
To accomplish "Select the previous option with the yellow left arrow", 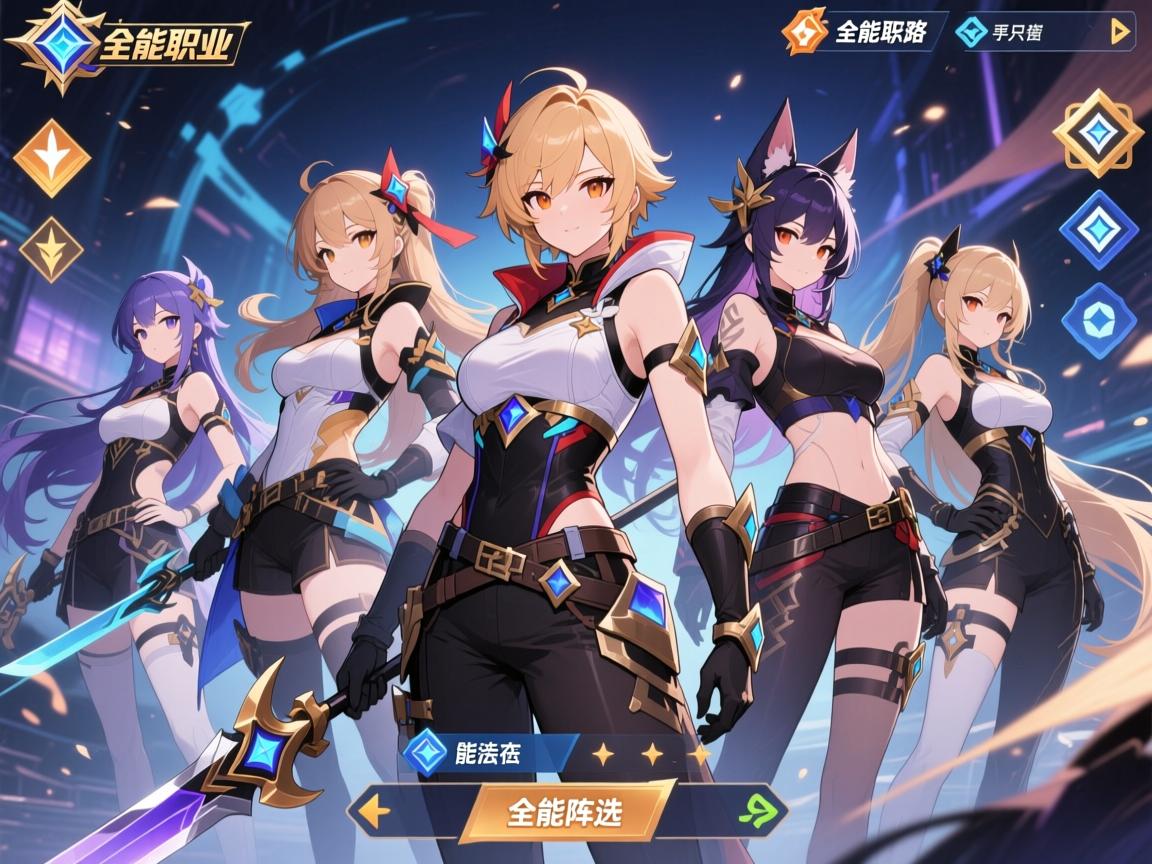I will (x=375, y=810).
